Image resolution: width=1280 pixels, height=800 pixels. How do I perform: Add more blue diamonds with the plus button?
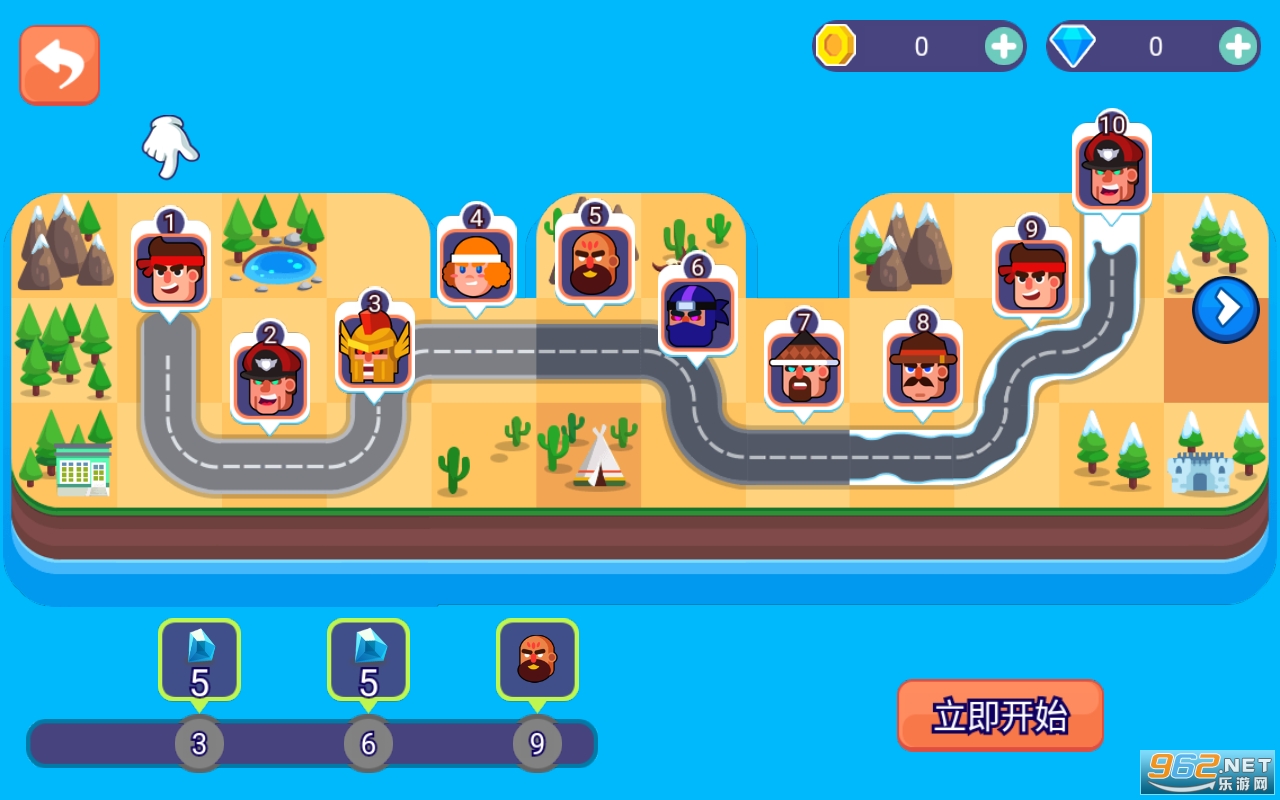click(x=1237, y=46)
